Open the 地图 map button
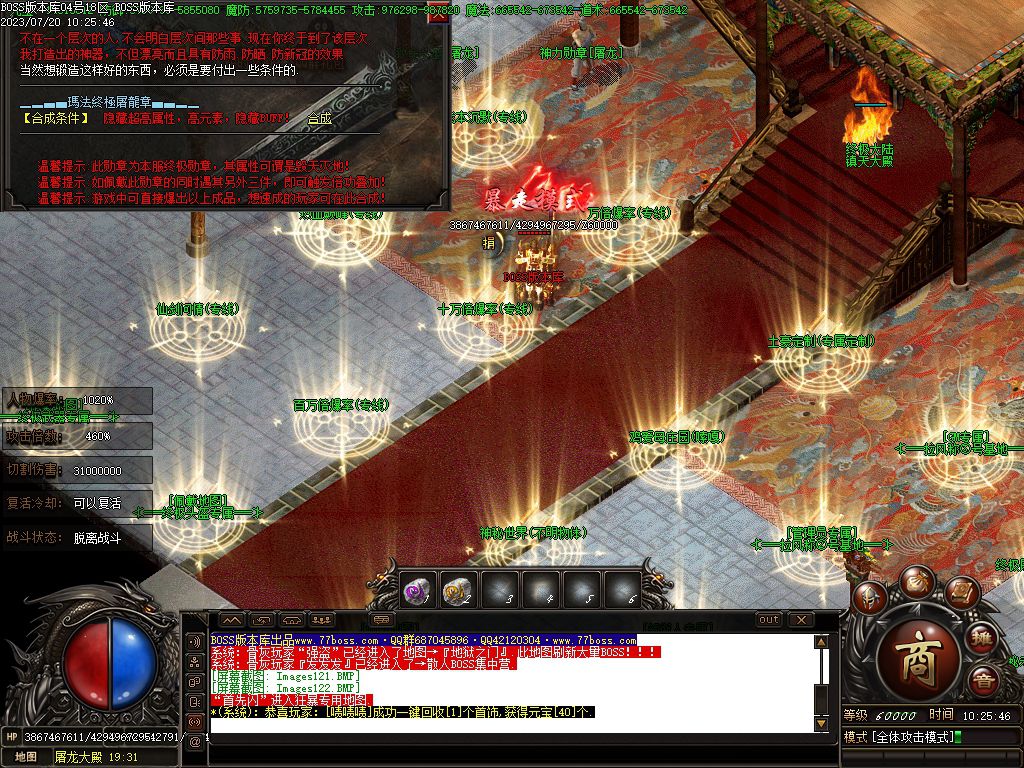This screenshot has height=768, width=1024. point(25,757)
